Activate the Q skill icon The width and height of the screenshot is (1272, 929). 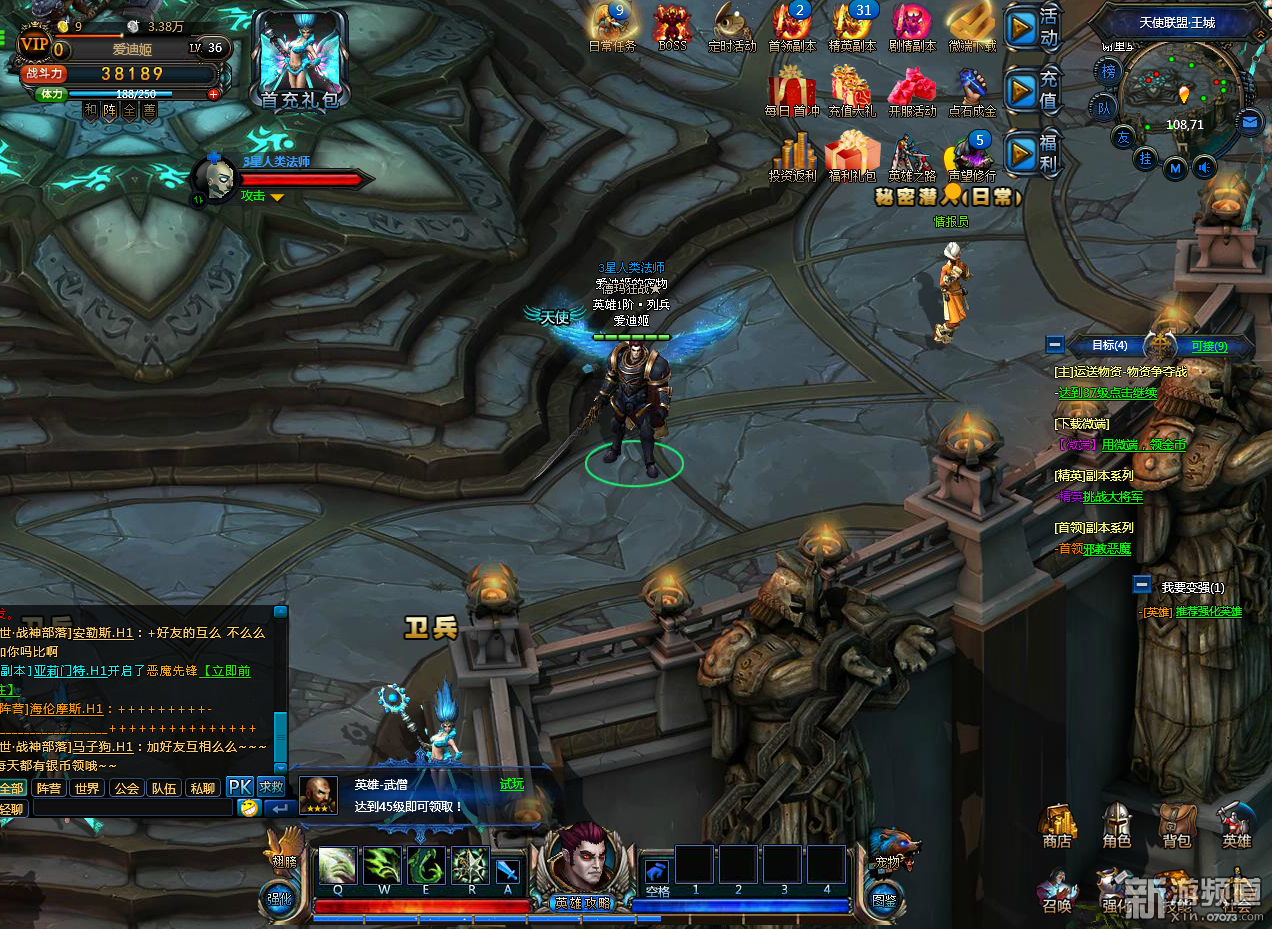(x=336, y=865)
